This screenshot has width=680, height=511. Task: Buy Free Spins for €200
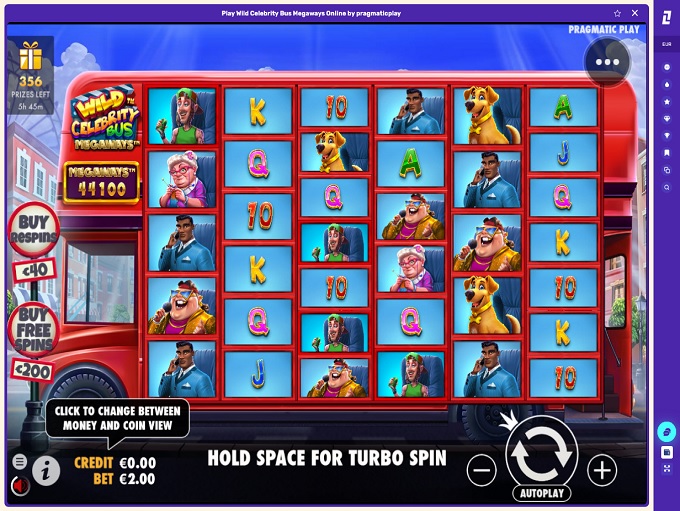pos(33,327)
